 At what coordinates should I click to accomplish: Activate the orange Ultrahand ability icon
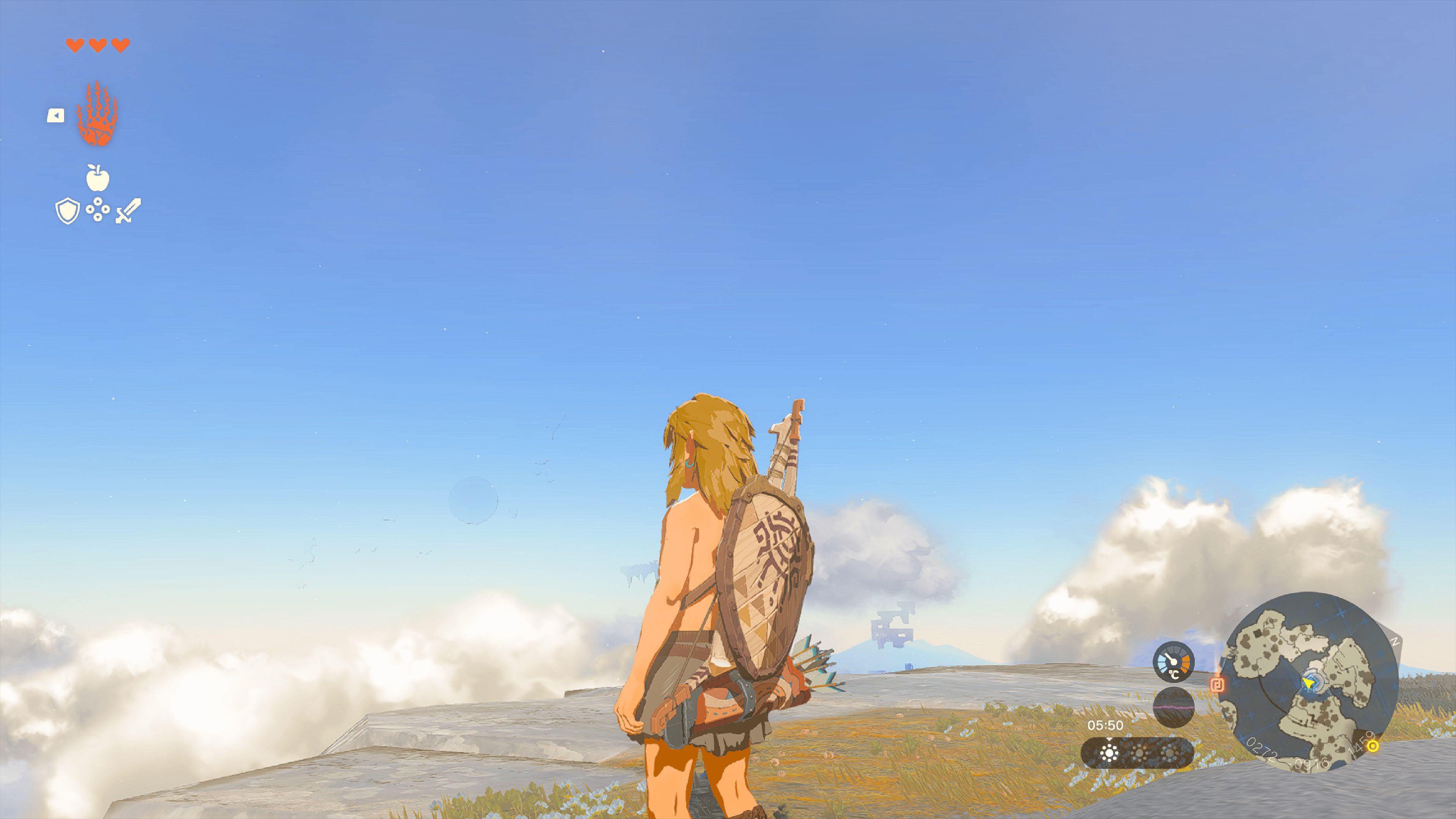point(97,114)
